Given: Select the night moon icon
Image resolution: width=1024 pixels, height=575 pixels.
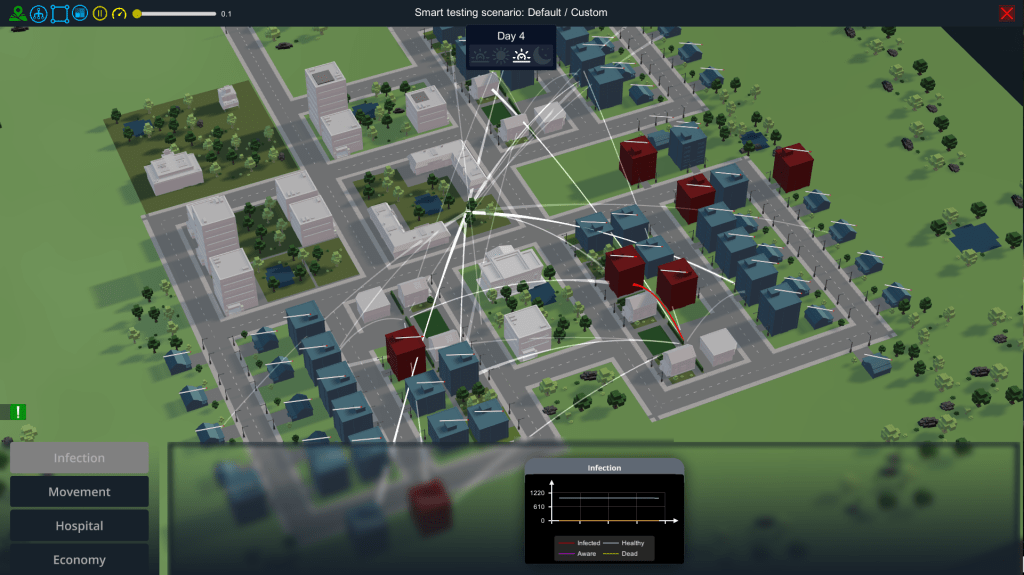Looking at the screenshot, I should point(542,56).
